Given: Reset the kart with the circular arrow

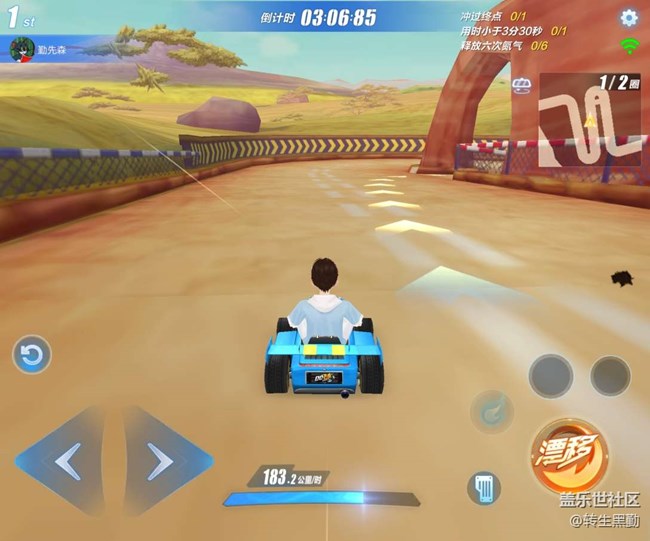Looking at the screenshot, I should click(x=32, y=355).
